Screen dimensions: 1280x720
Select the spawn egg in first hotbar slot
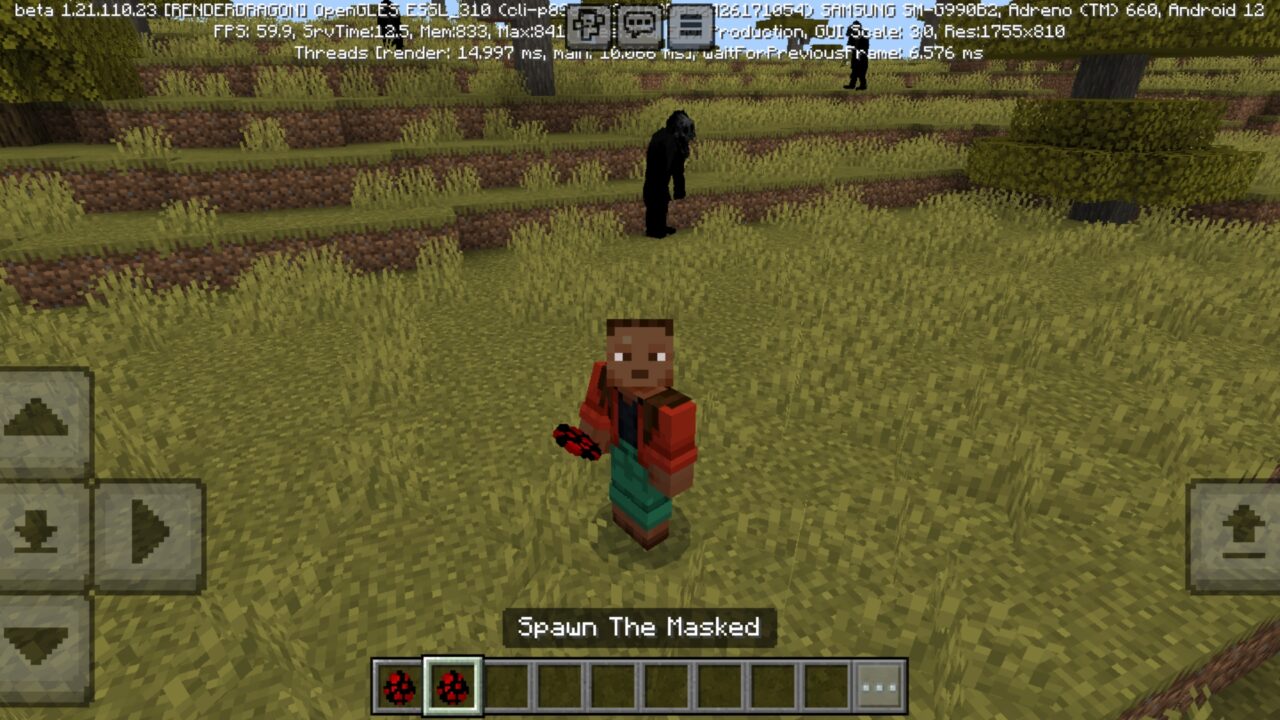coord(399,686)
